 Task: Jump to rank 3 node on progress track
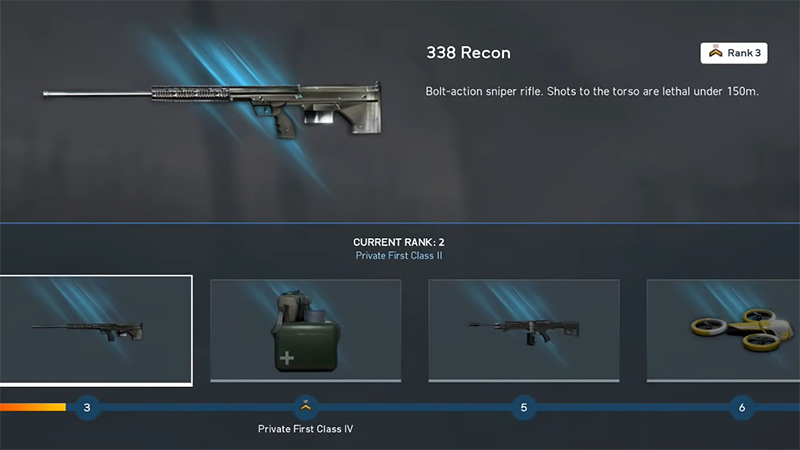pos(87,407)
